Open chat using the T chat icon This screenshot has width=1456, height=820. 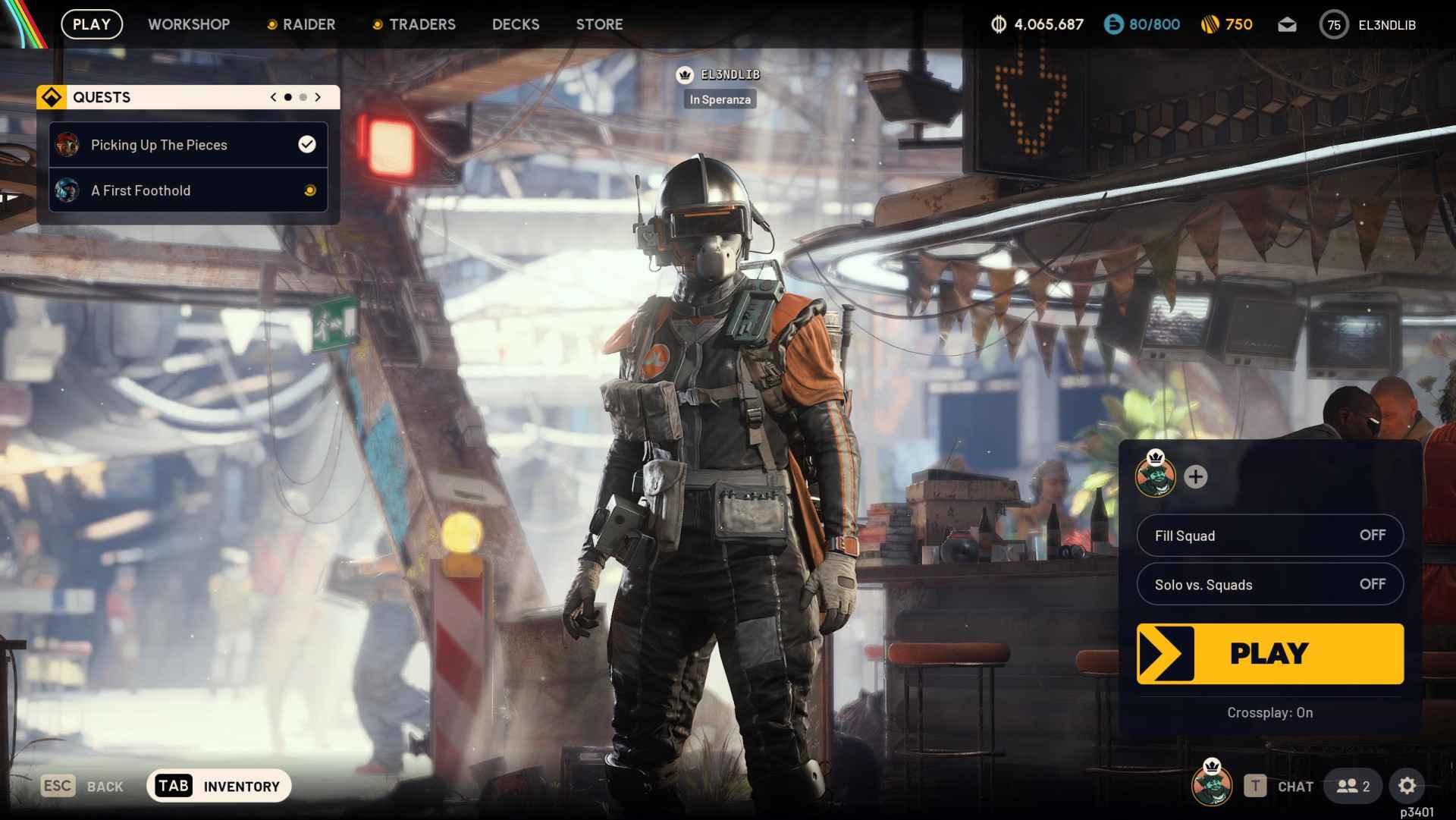(x=1256, y=786)
